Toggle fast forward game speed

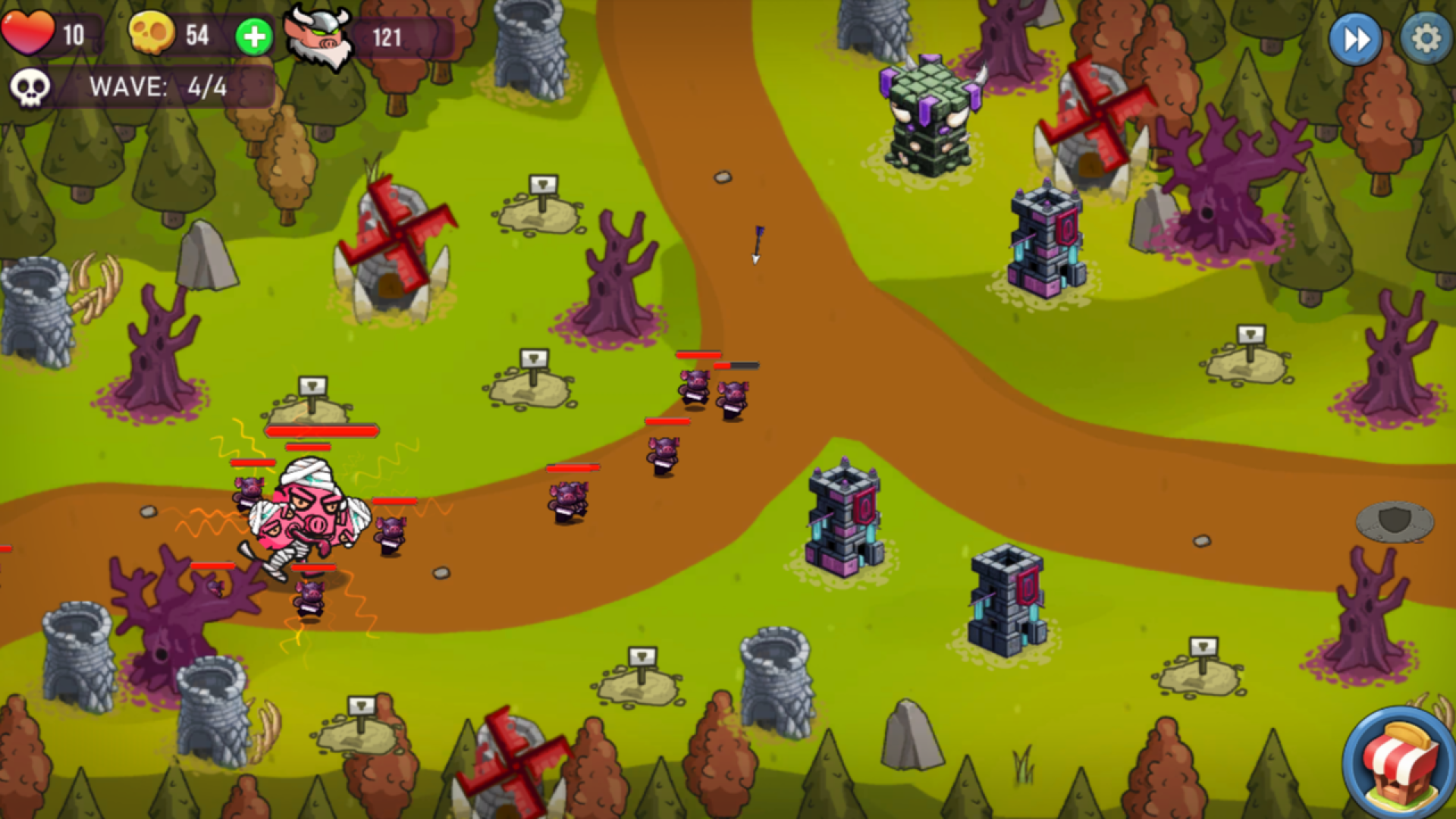point(1357,36)
